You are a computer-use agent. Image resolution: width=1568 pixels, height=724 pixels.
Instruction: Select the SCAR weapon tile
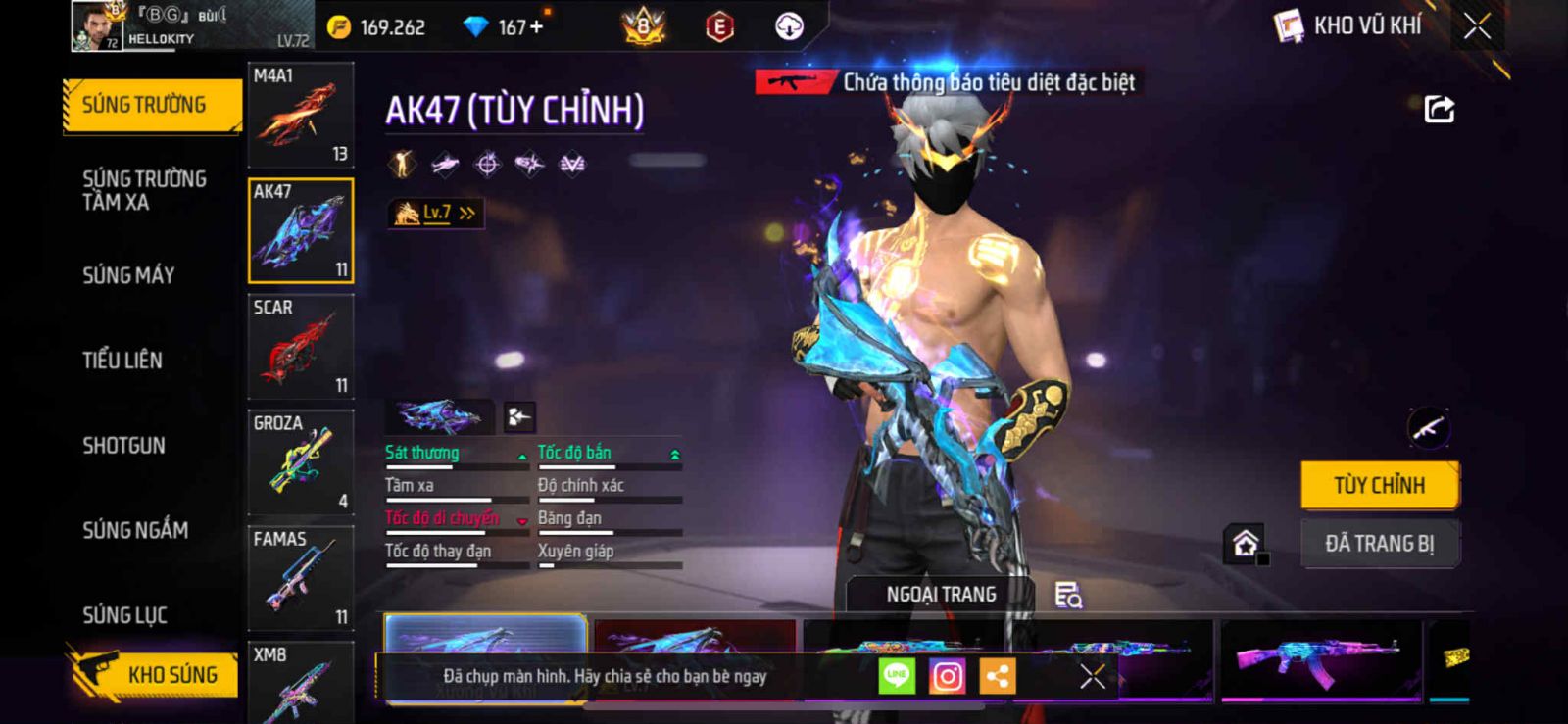[x=300, y=347]
